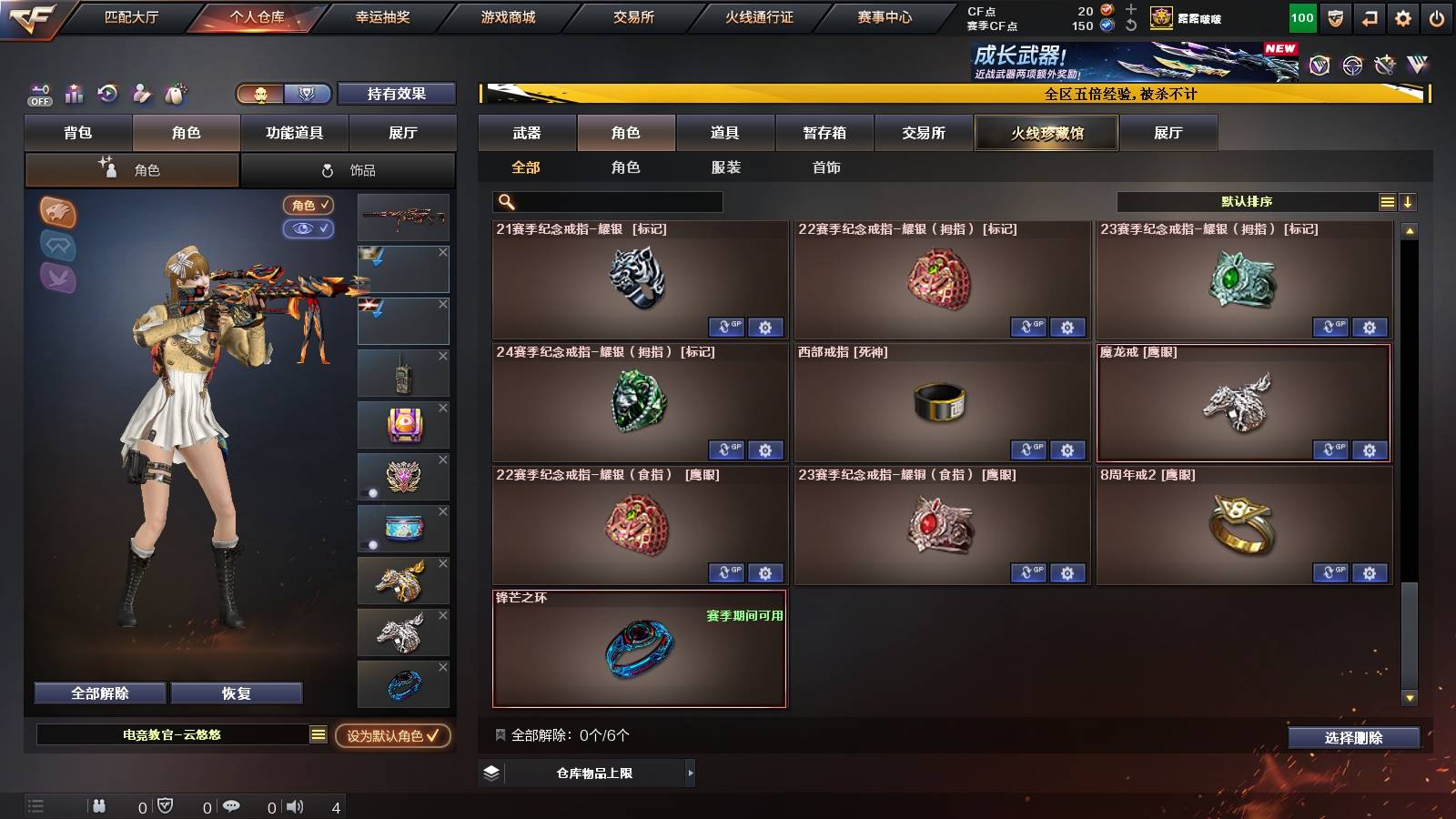
Task: Click the descending sort arrow beside the sort menu
Action: 1408,201
